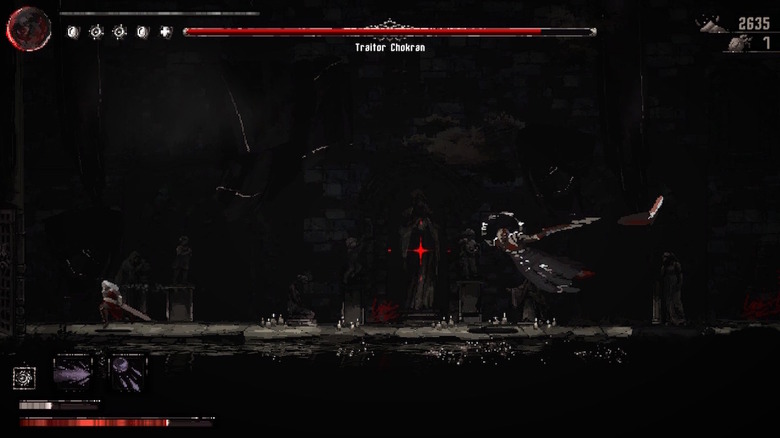Click the small framed swirl emblem icon
Image resolution: width=780 pixels, height=438 pixels.
25,377
